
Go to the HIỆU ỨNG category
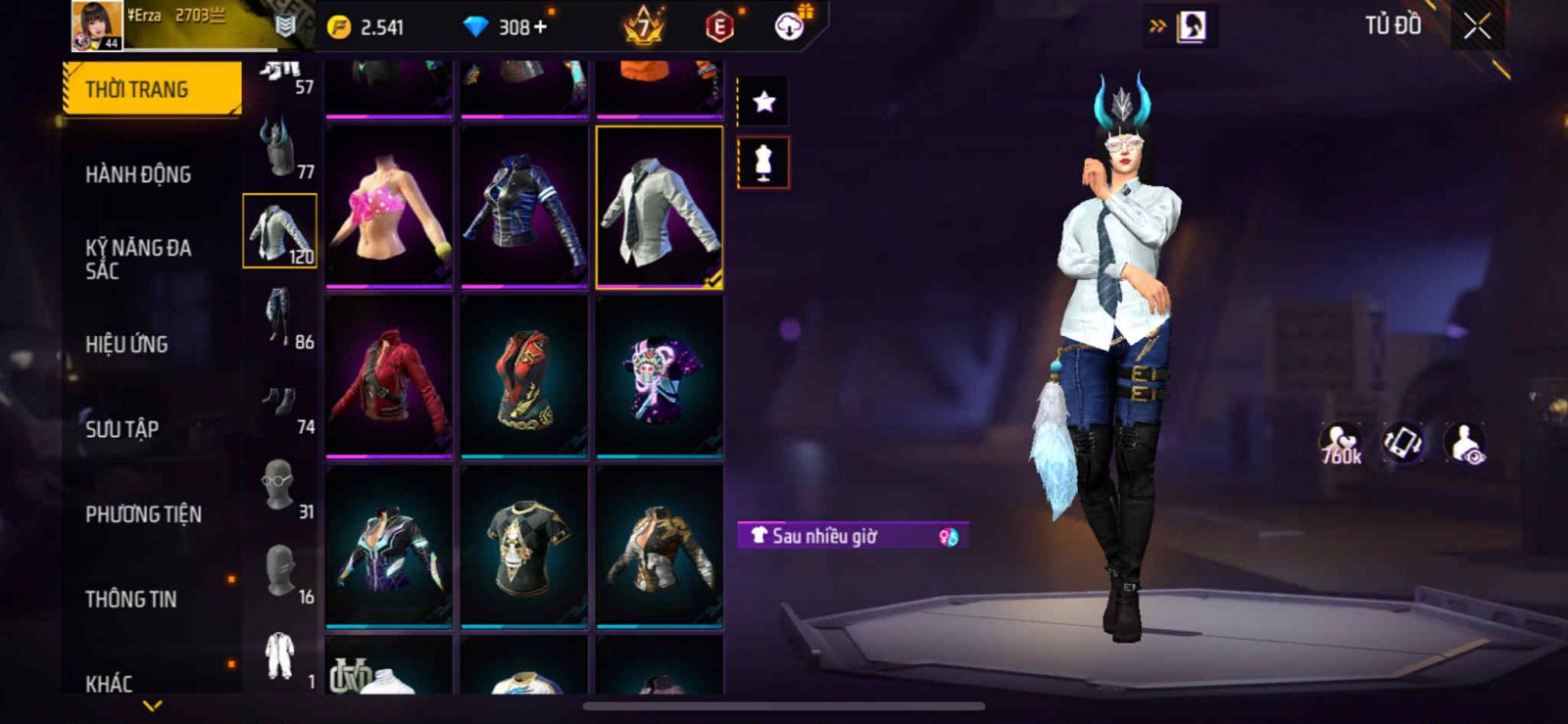(126, 344)
